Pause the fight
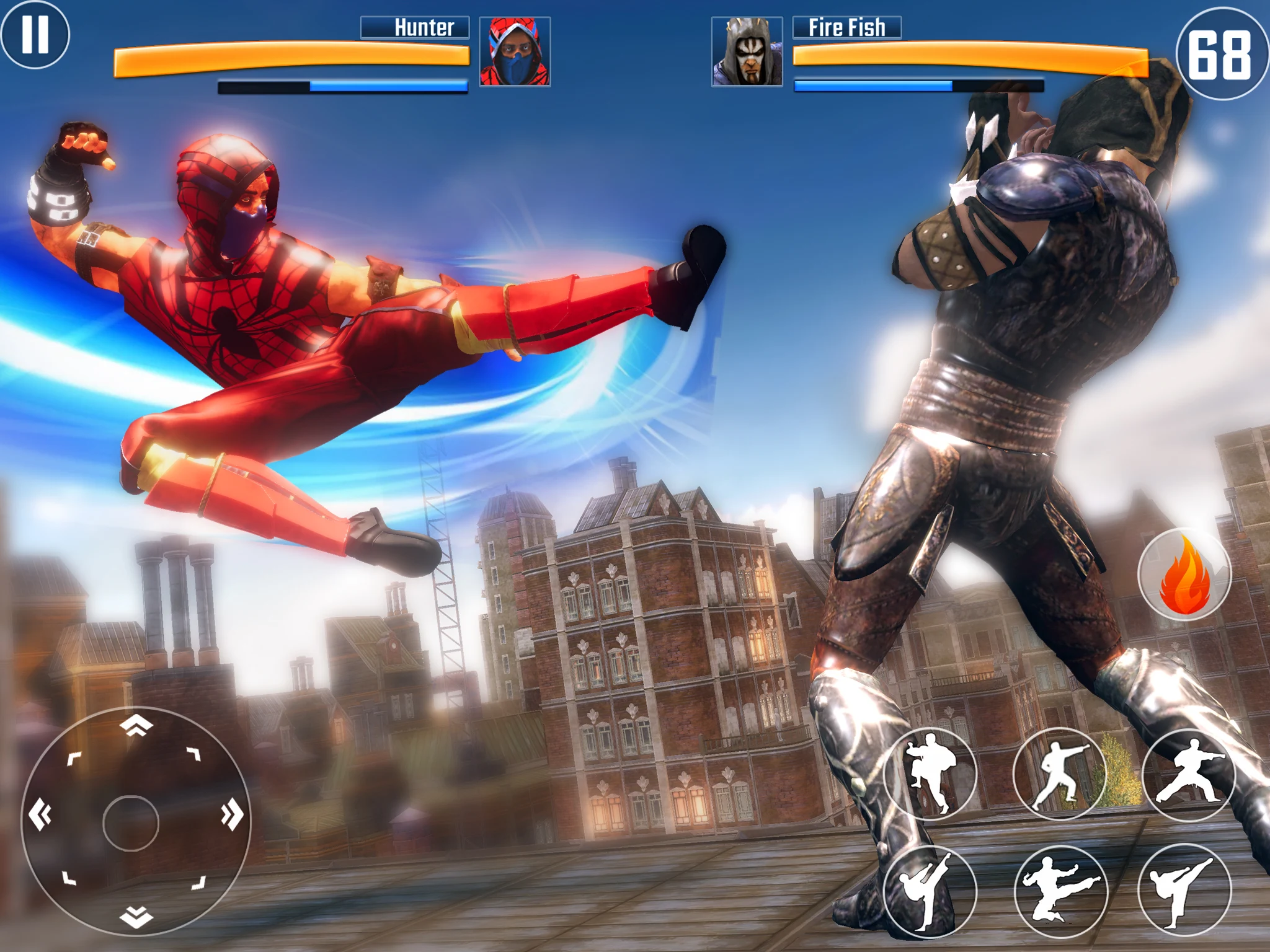The width and height of the screenshot is (1270, 952). pos(35,34)
